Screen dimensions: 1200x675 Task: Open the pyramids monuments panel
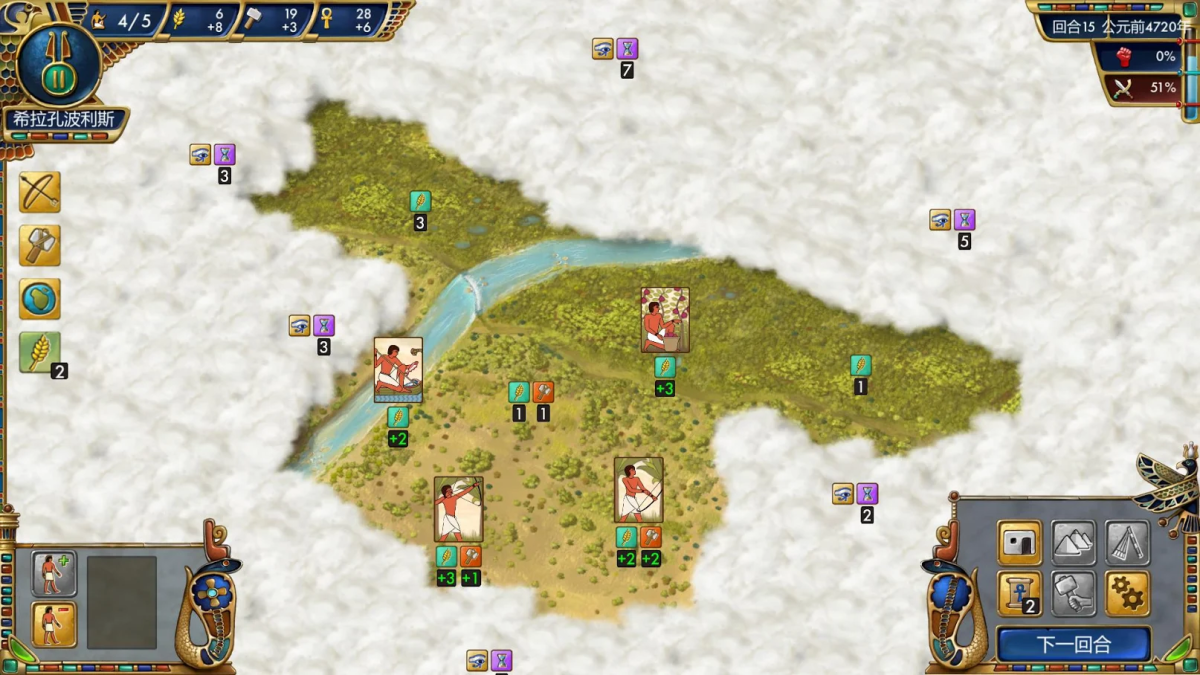point(1073,543)
